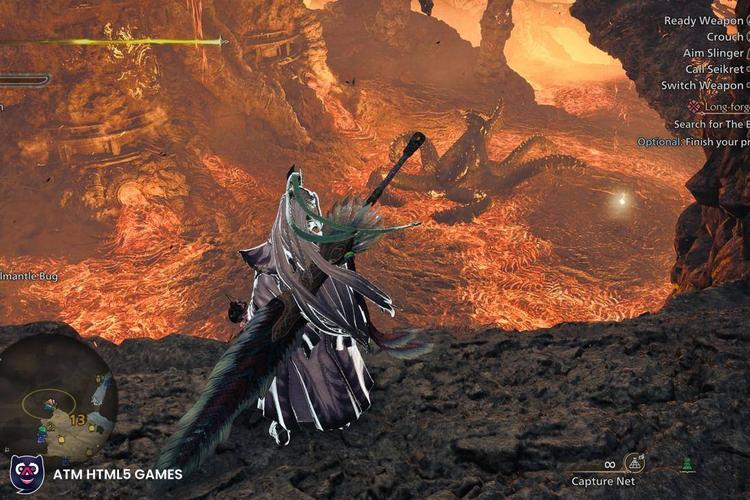Viewport: 750px width, 500px height.
Task: Select the Capture Net item icon
Action: tap(634, 462)
